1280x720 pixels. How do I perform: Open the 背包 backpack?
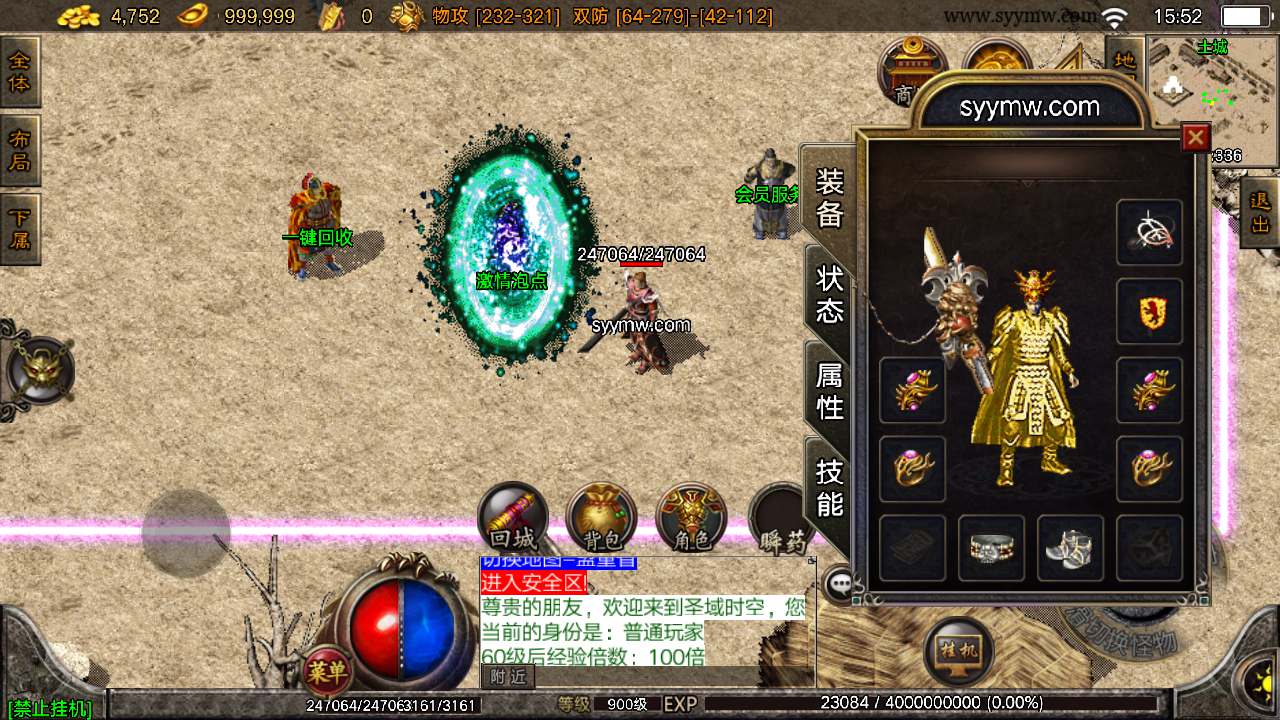[x=601, y=519]
